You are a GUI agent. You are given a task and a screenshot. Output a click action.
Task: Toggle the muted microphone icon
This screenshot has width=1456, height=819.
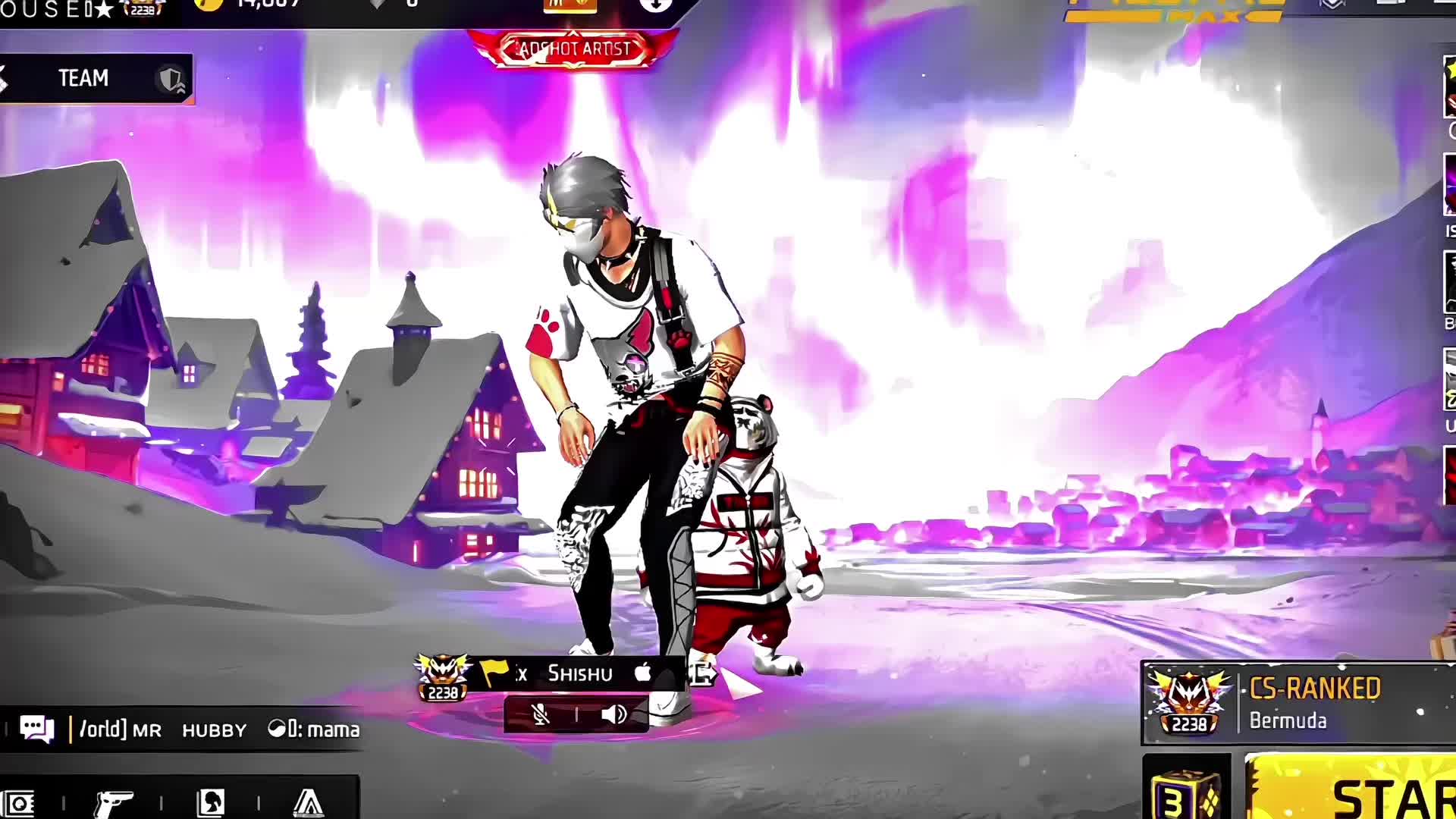coord(540,714)
